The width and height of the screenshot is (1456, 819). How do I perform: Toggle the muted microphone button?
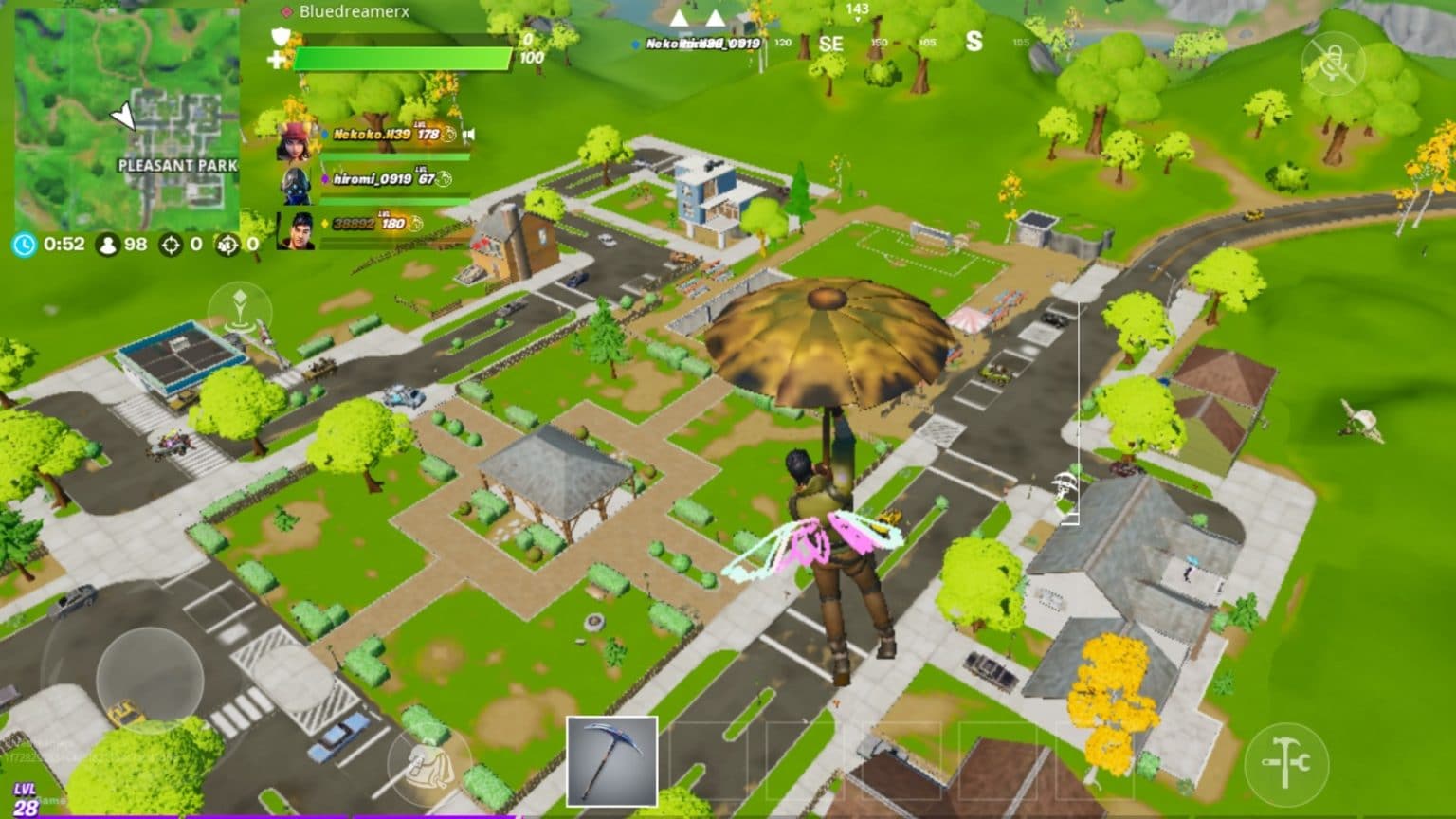point(1334,62)
